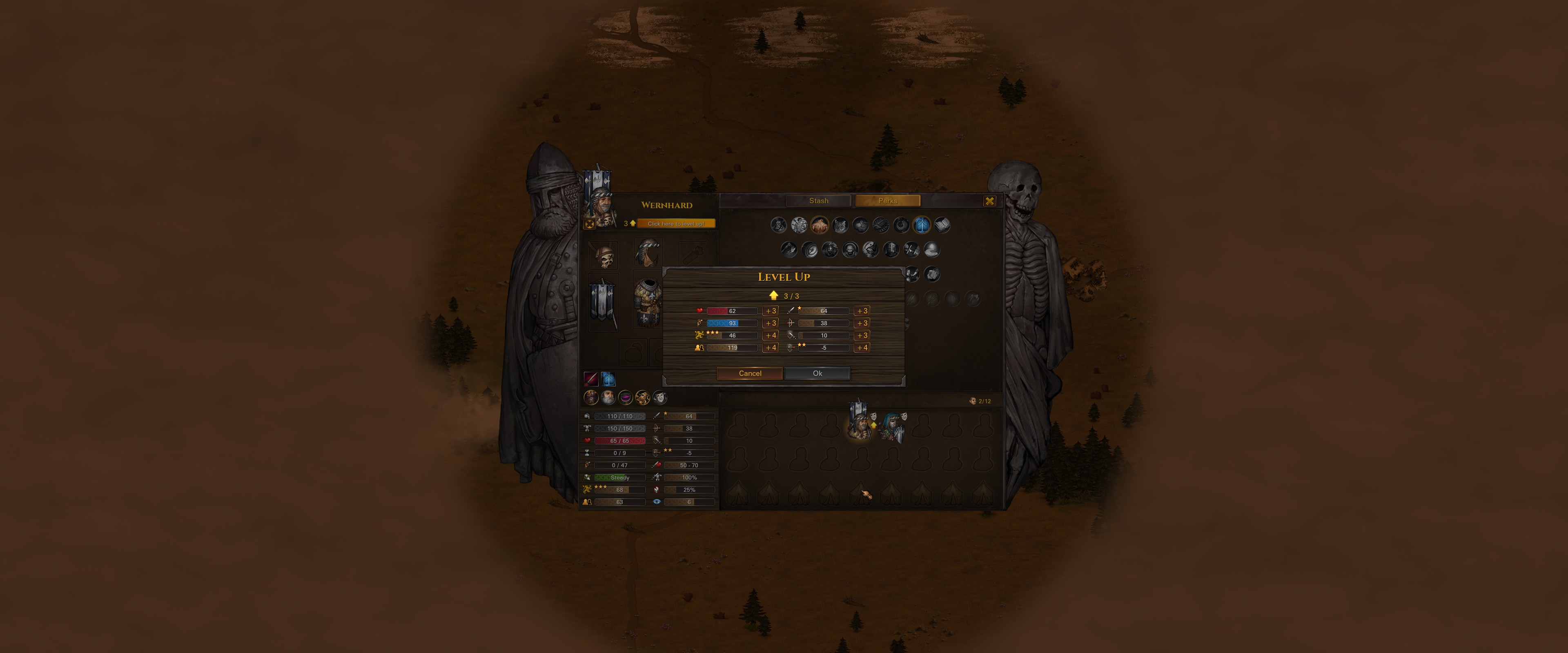This screenshot has height=653, width=1568.
Task: Add +3 to melee skill
Action: [x=861, y=311]
